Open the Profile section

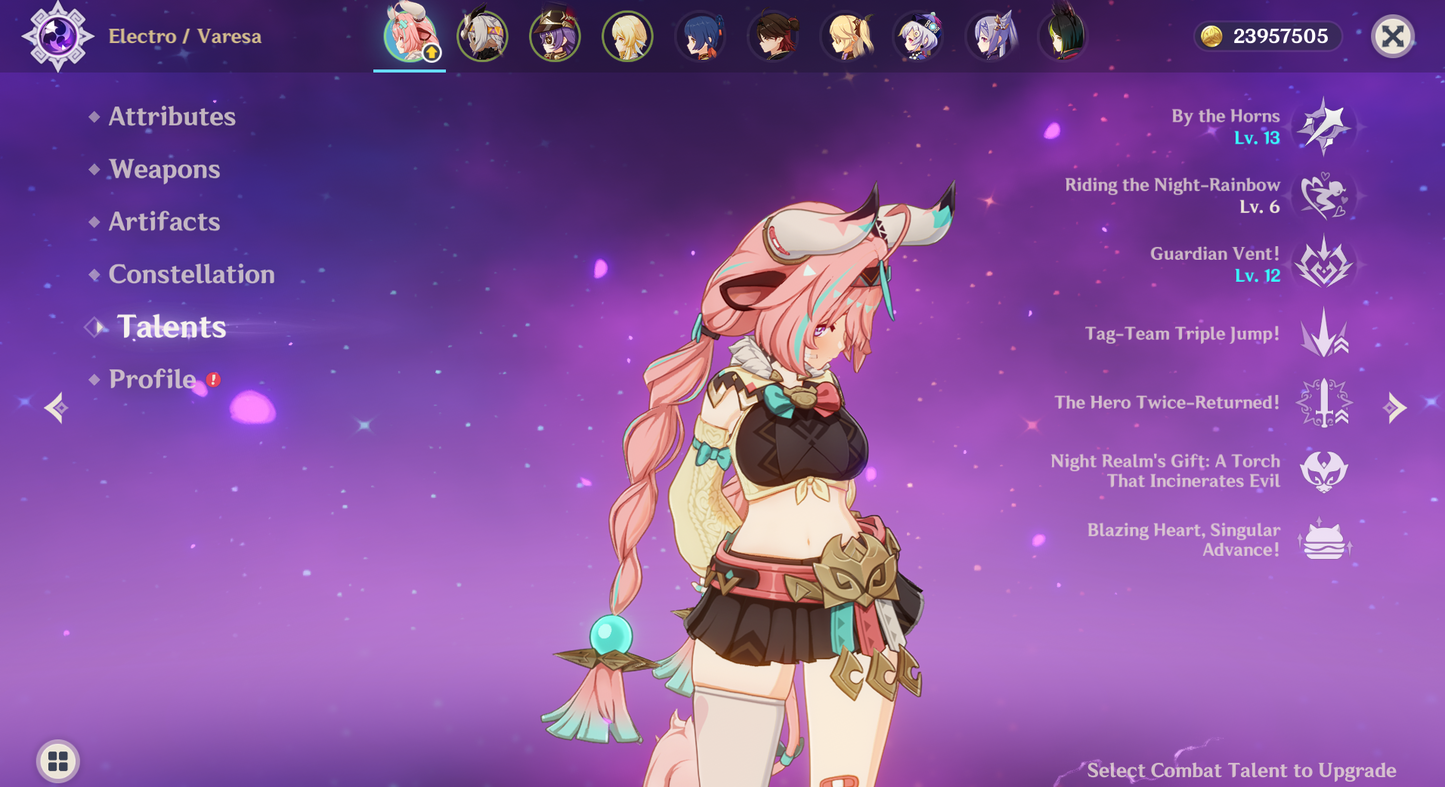(x=152, y=380)
